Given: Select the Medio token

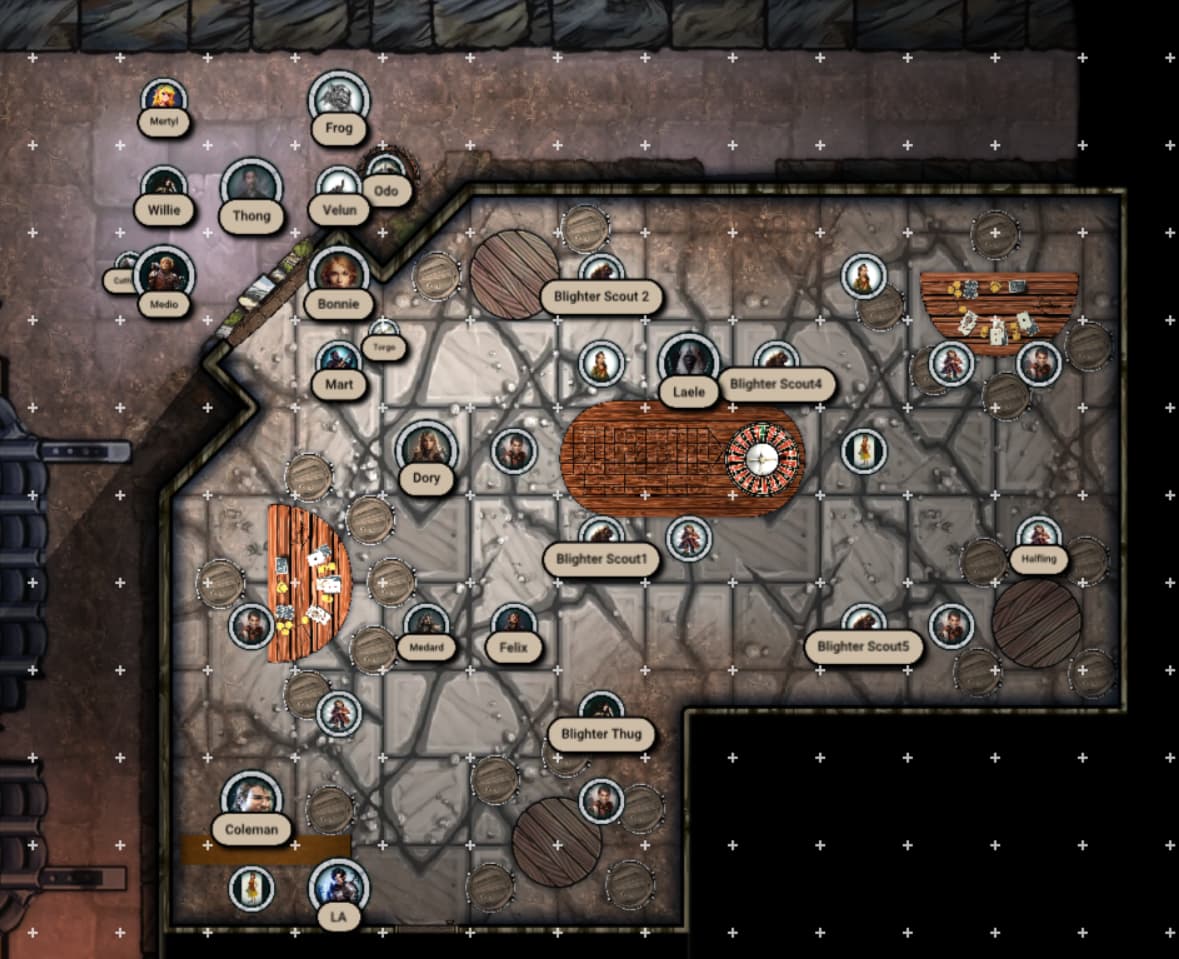Looking at the screenshot, I should (x=163, y=274).
